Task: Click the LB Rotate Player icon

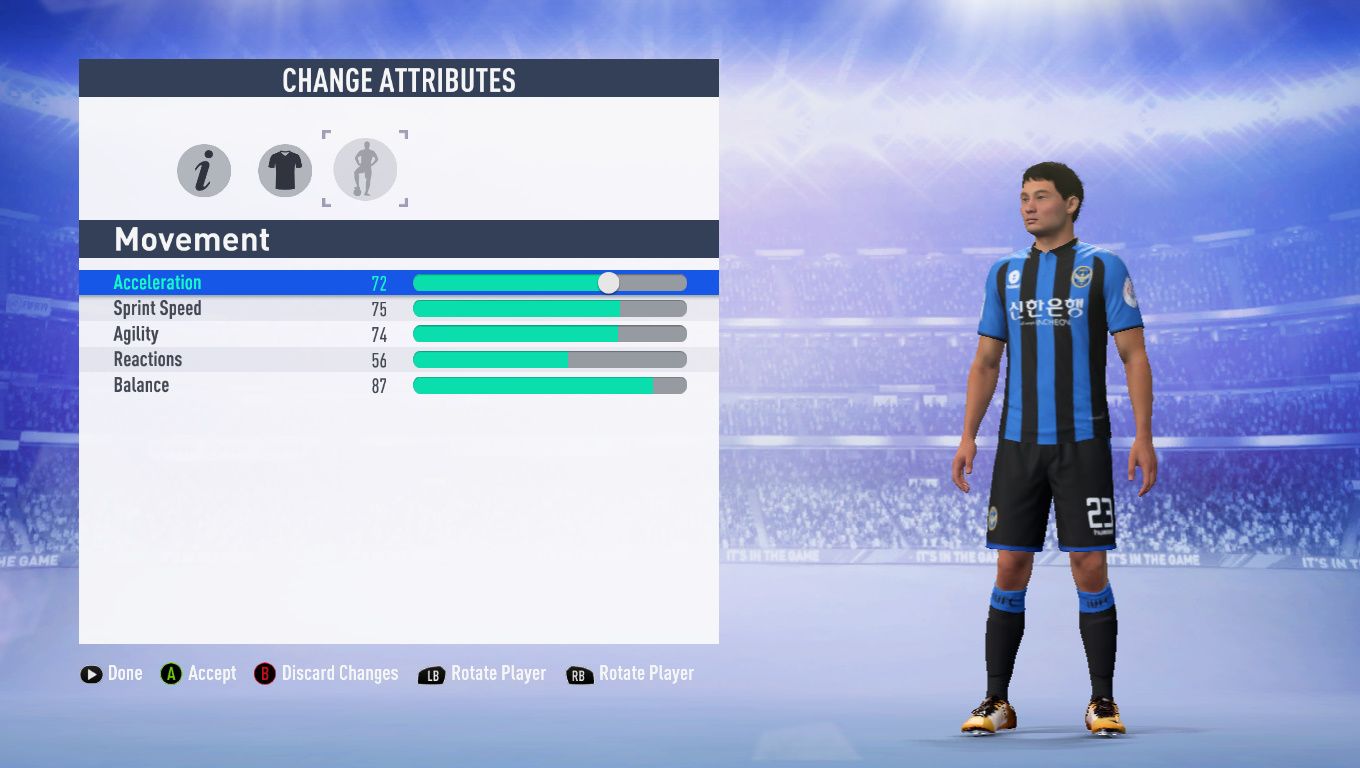Action: point(432,673)
